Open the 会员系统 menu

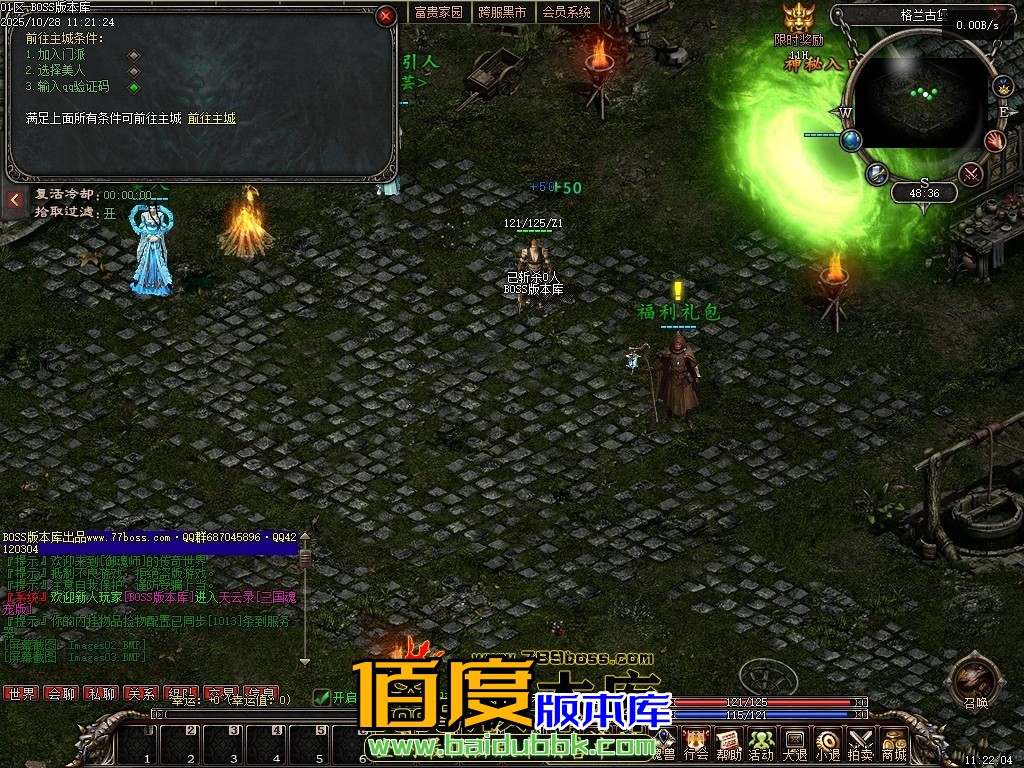[x=566, y=13]
